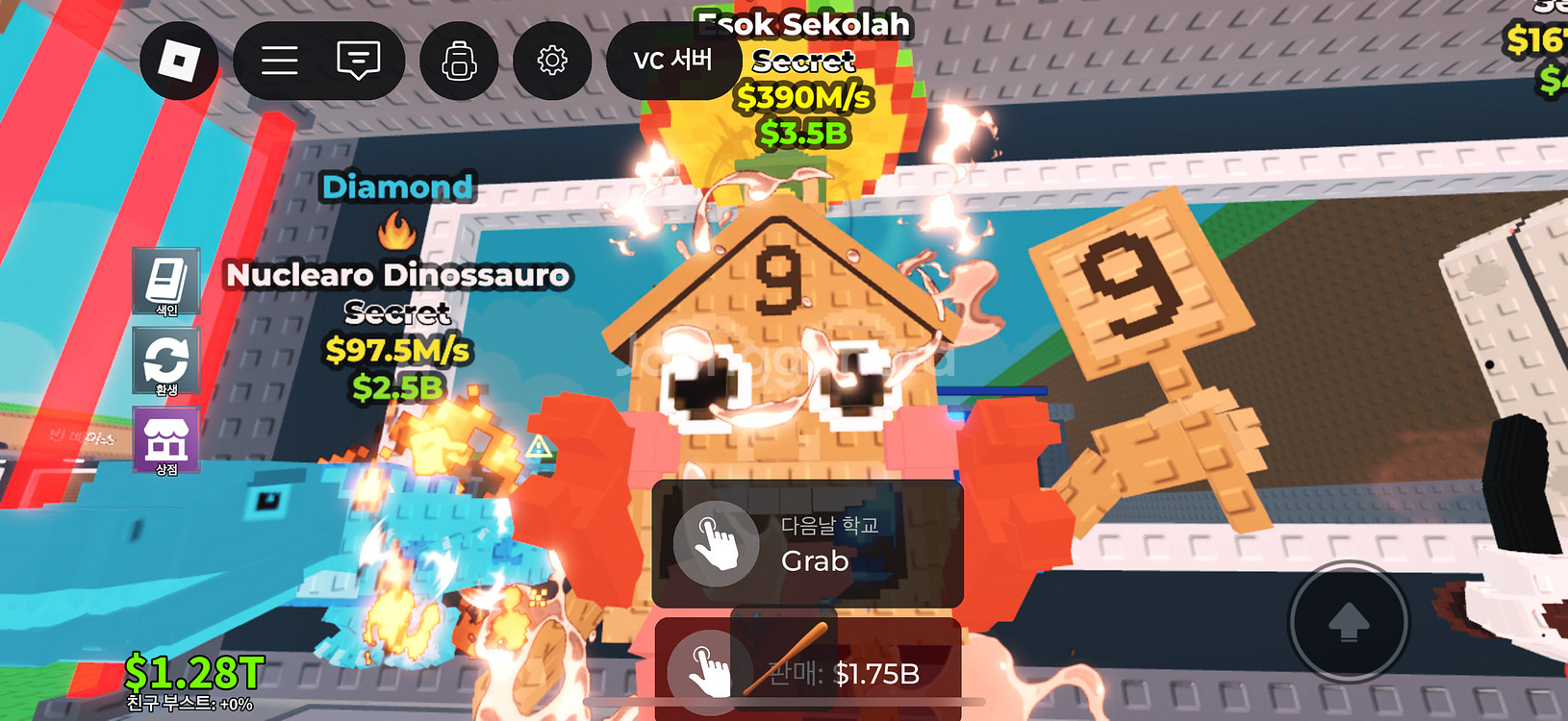Tap the jump arrow button
This screenshot has width=1568, height=721.
click(x=1349, y=621)
